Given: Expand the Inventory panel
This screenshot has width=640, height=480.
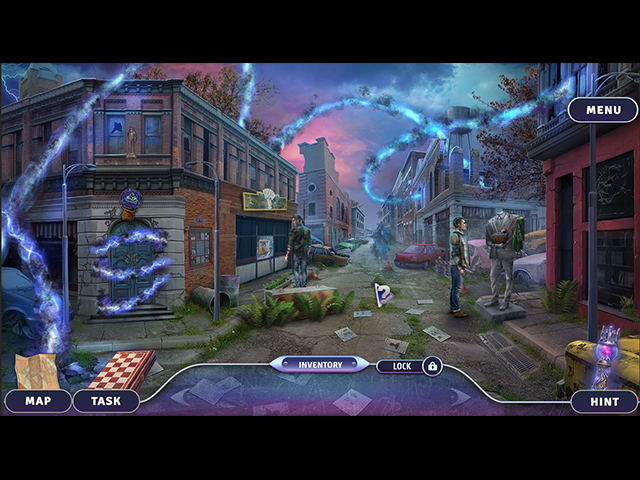Looking at the screenshot, I should point(320,365).
